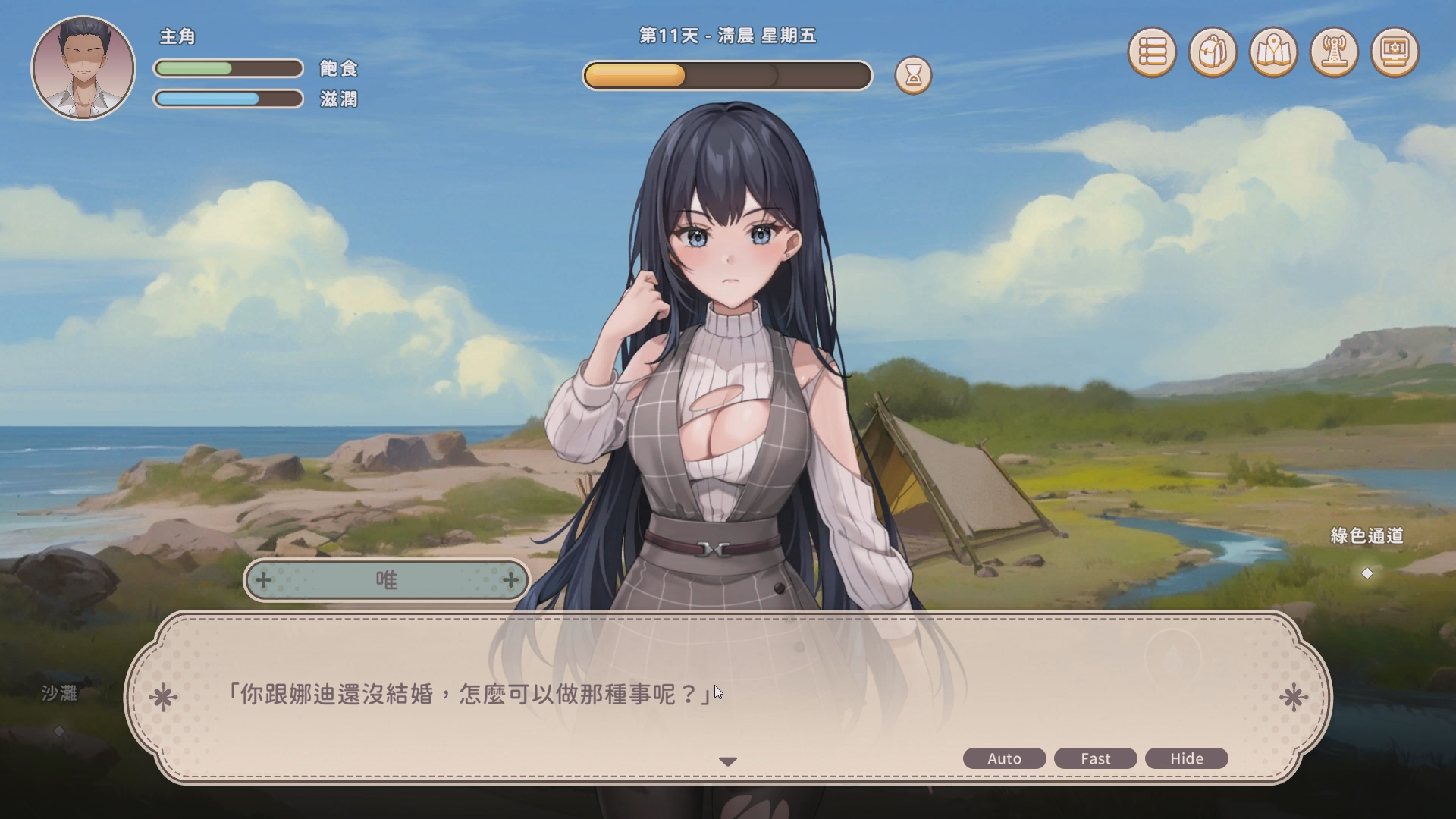The height and width of the screenshot is (819, 1456).
Task: Click the hourglass time-skip button
Action: click(x=913, y=75)
